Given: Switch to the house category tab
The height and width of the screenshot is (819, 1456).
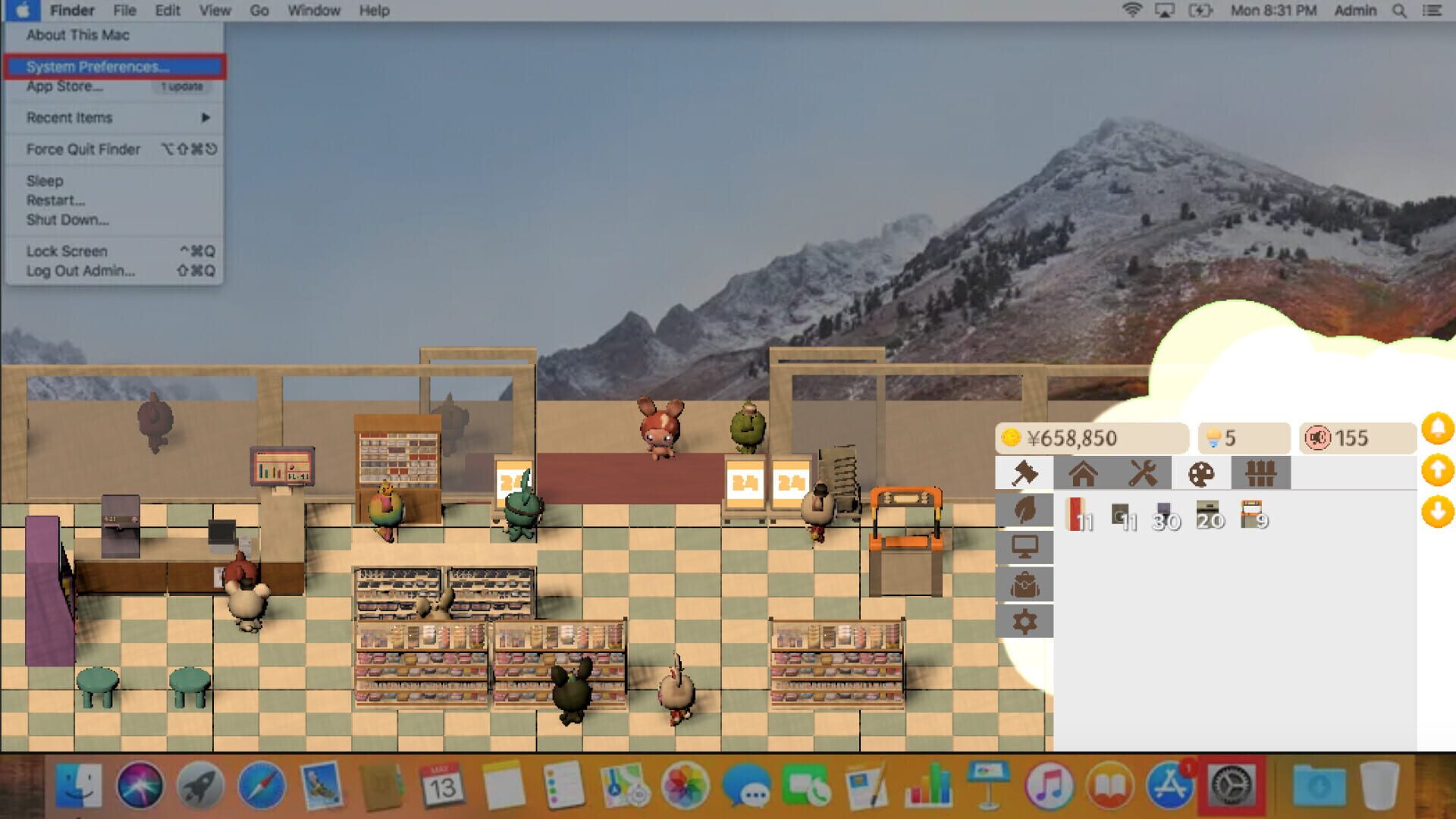Looking at the screenshot, I should pyautogui.click(x=1084, y=472).
